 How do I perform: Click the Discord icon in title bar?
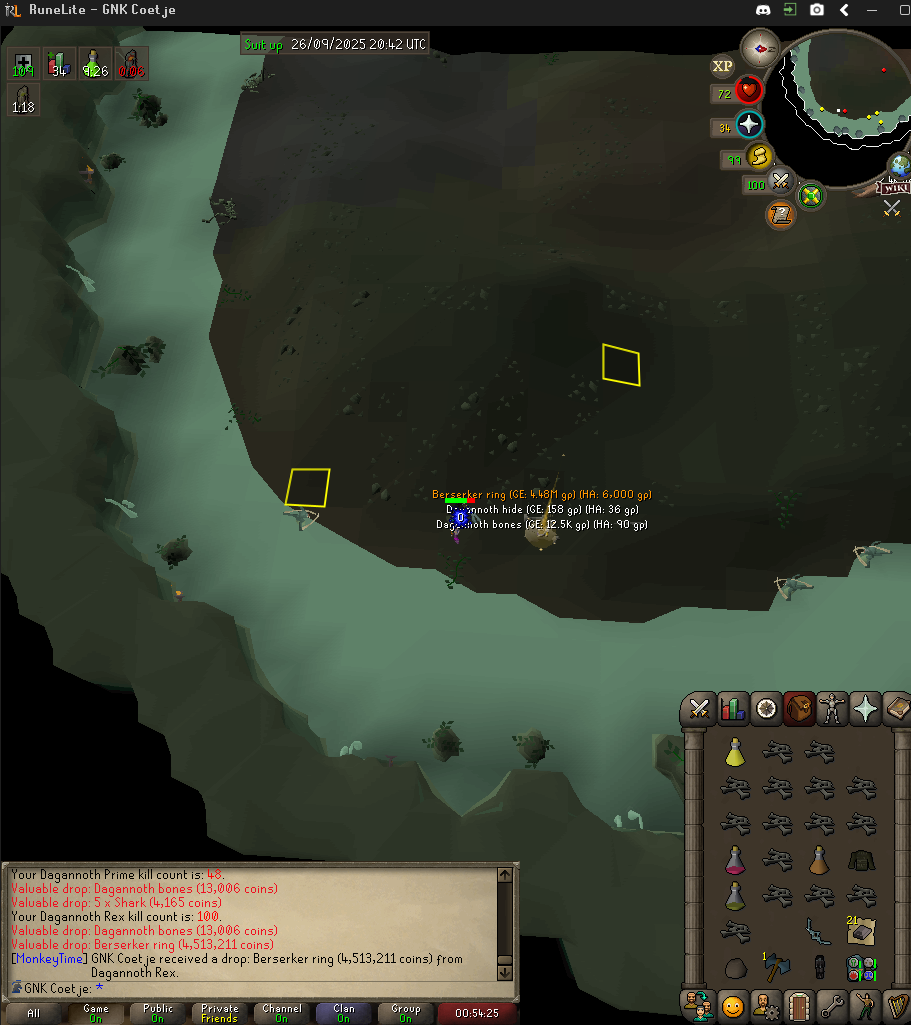(762, 9)
